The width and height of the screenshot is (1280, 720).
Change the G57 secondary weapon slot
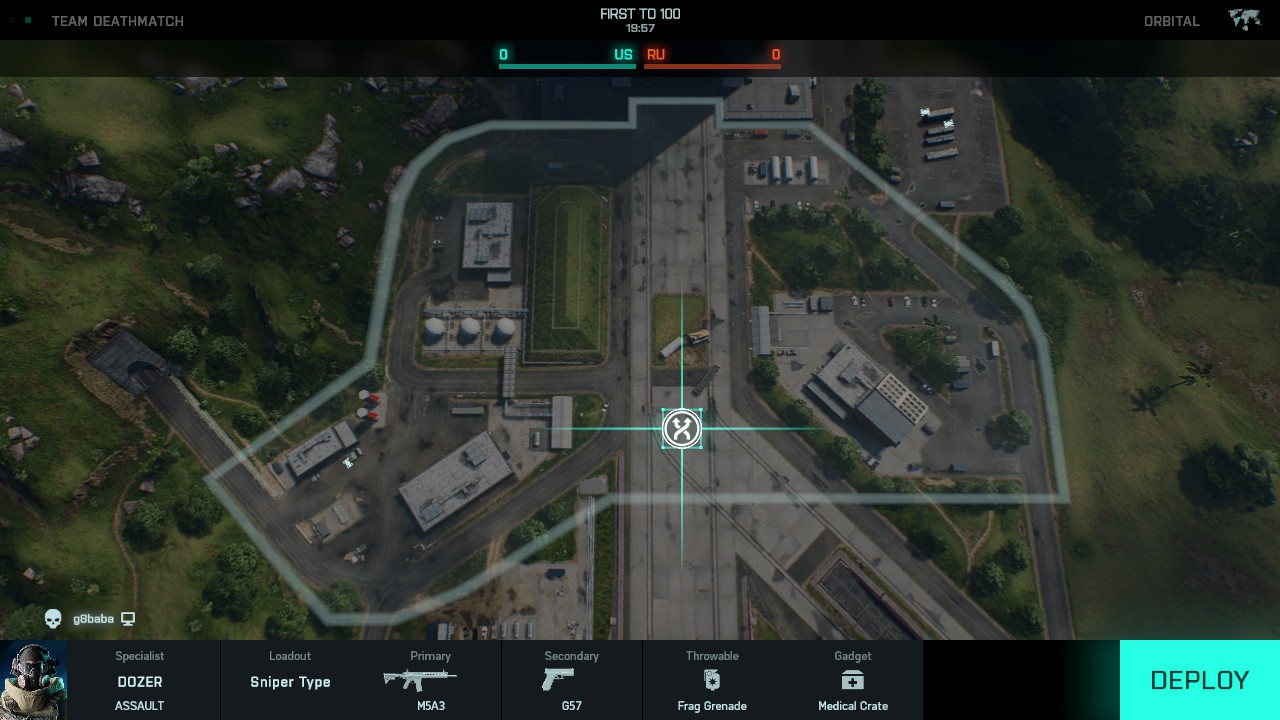pyautogui.click(x=571, y=681)
